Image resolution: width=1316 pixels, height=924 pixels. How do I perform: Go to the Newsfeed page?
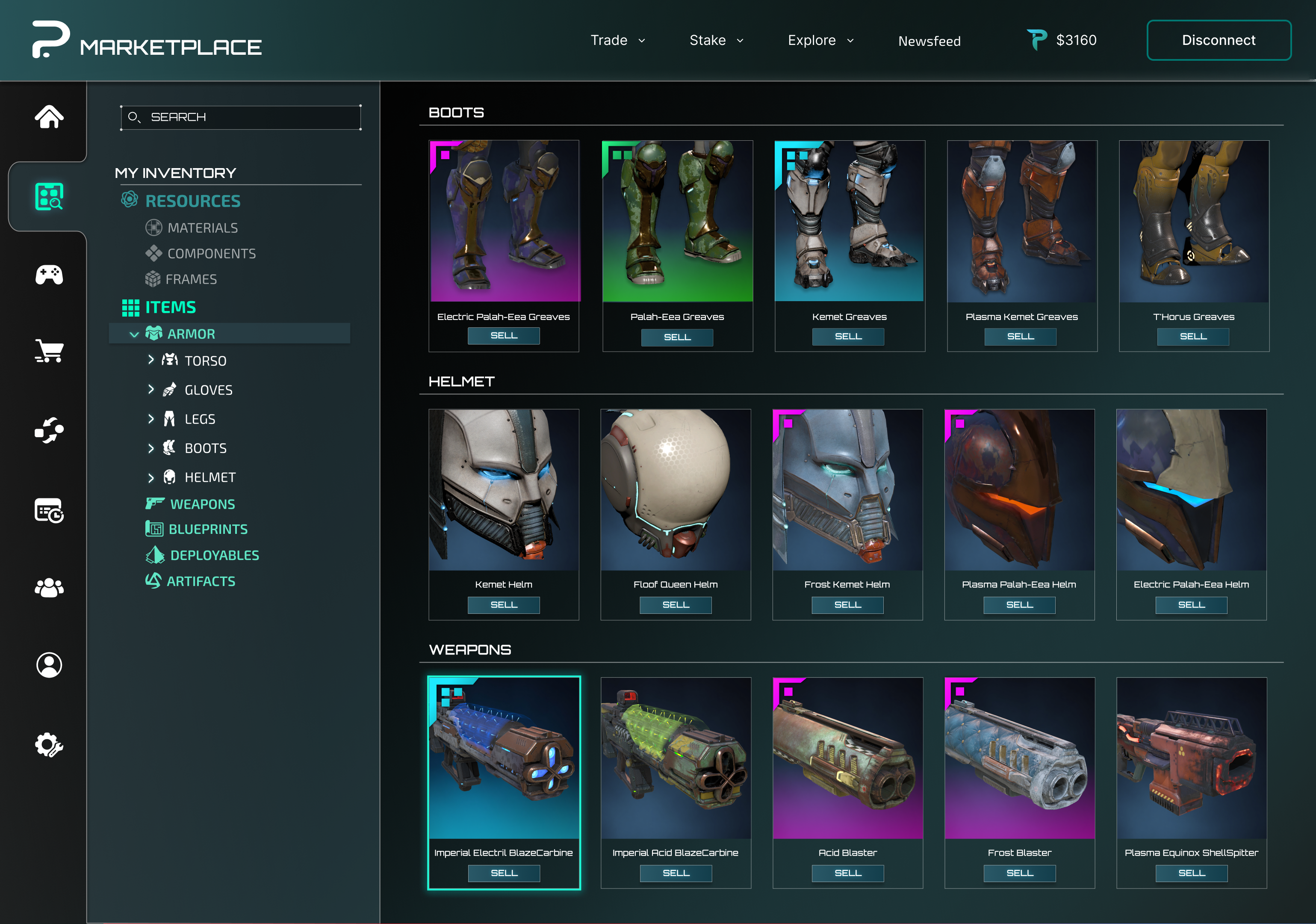pos(929,41)
